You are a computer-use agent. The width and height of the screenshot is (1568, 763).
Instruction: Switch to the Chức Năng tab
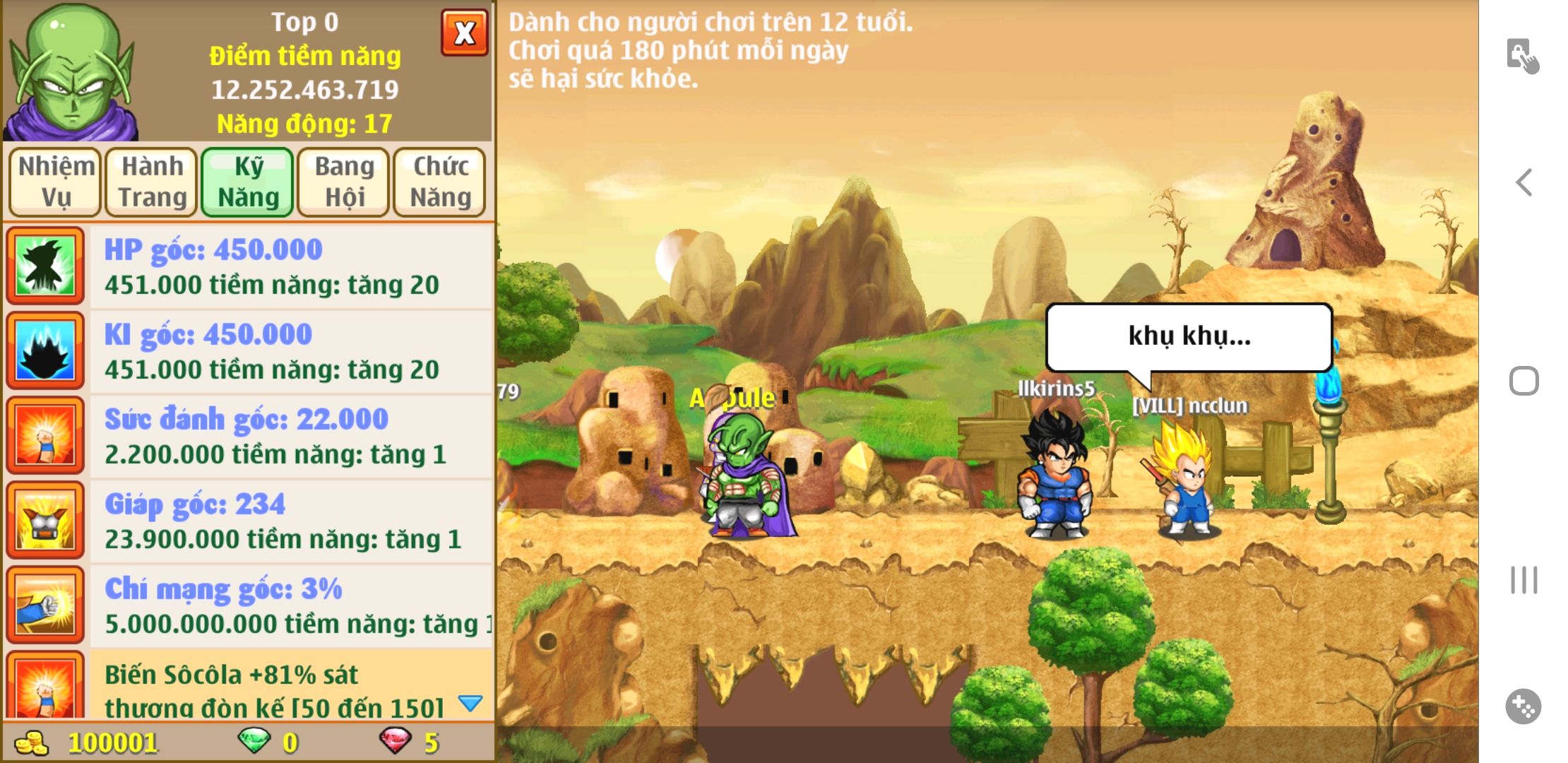(x=440, y=182)
